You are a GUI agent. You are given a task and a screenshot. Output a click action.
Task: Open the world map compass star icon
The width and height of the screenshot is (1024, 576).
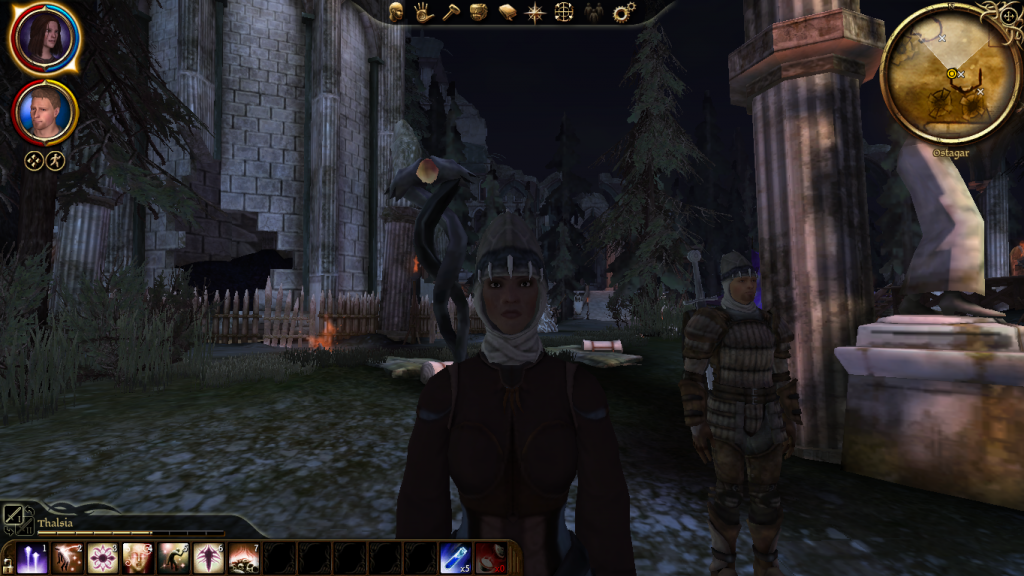(535, 13)
